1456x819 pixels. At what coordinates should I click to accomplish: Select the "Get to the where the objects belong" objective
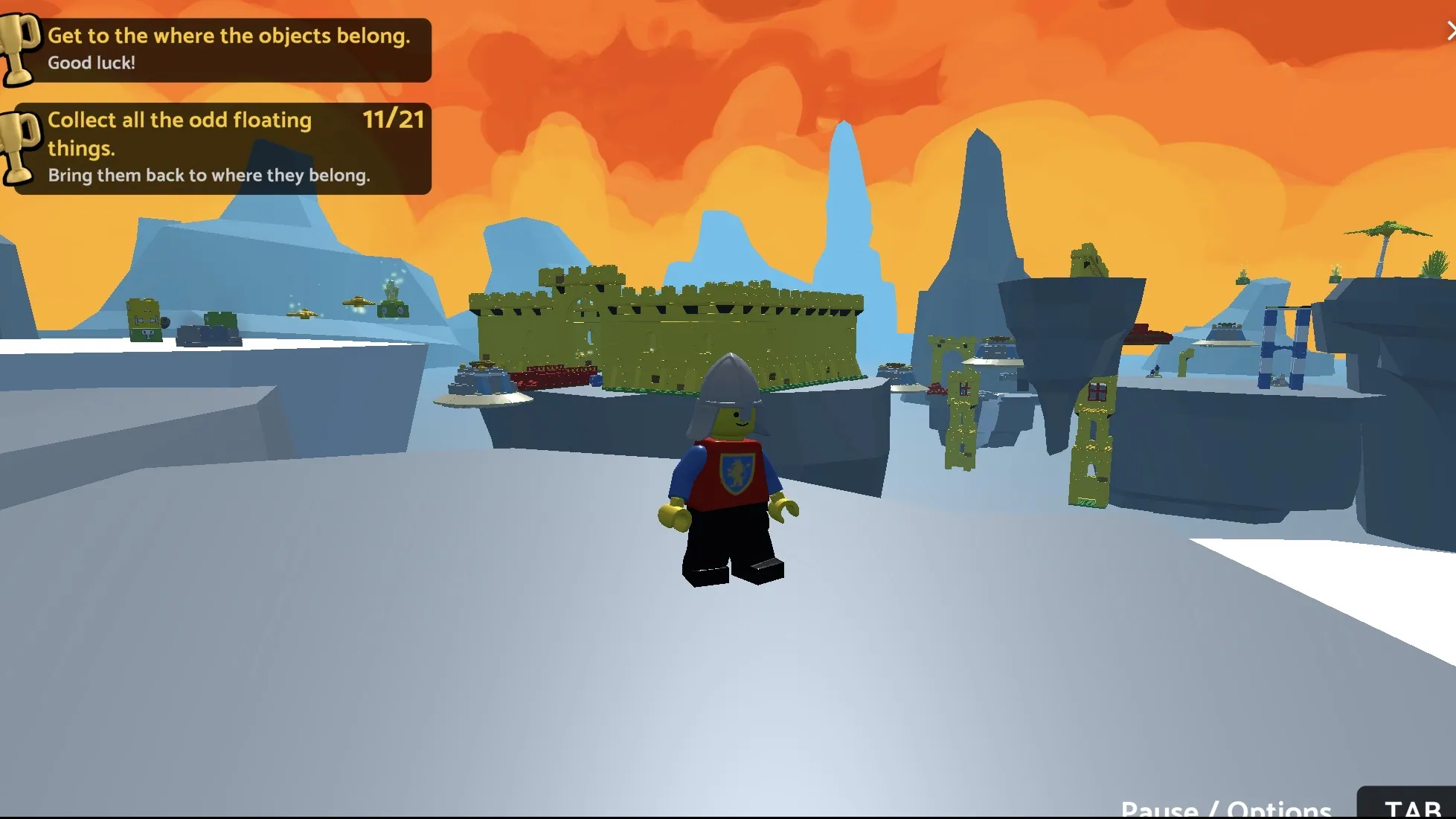(222, 49)
